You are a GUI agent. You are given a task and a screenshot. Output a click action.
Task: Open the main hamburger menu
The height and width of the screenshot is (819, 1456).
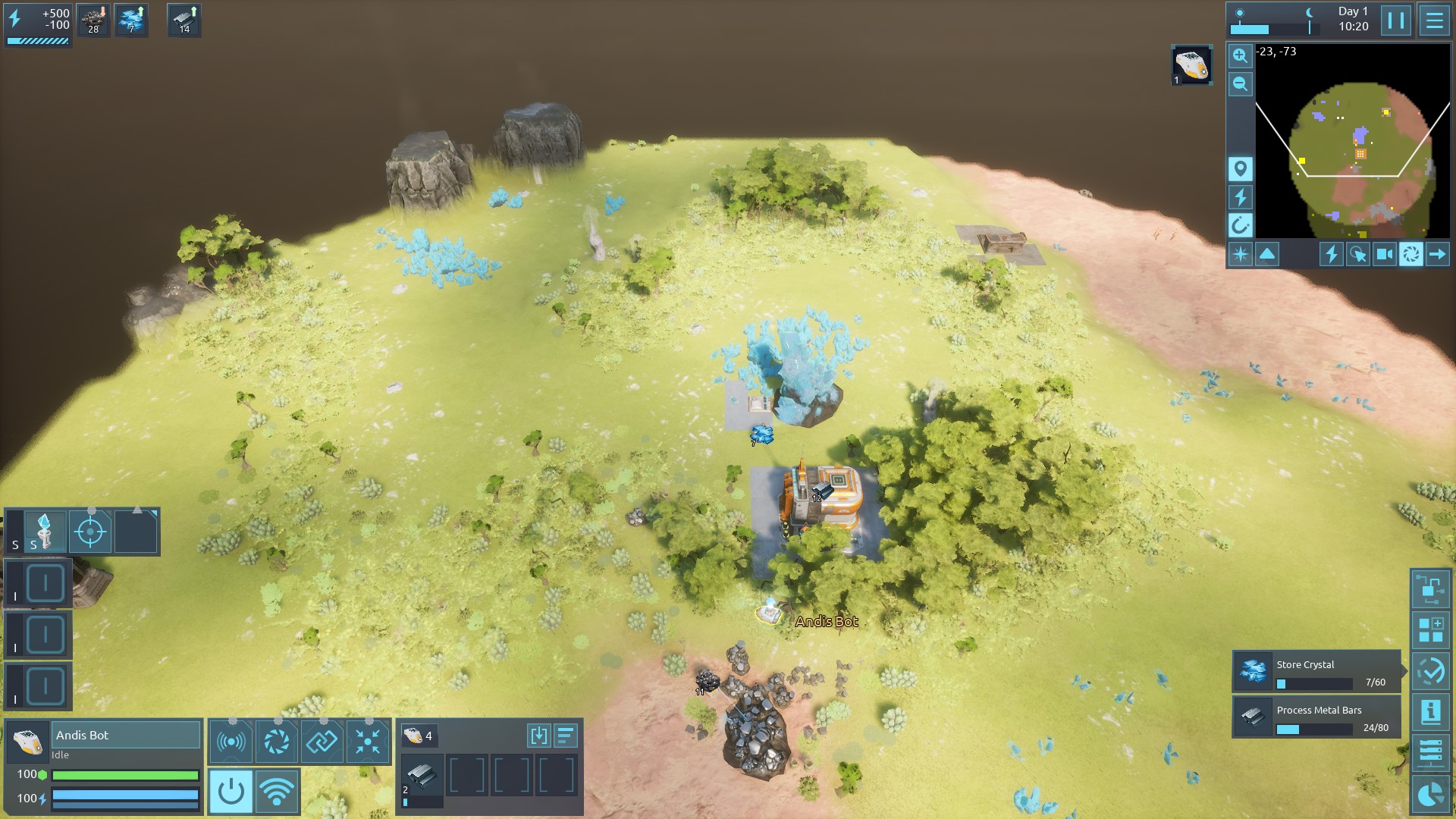coord(1434,20)
